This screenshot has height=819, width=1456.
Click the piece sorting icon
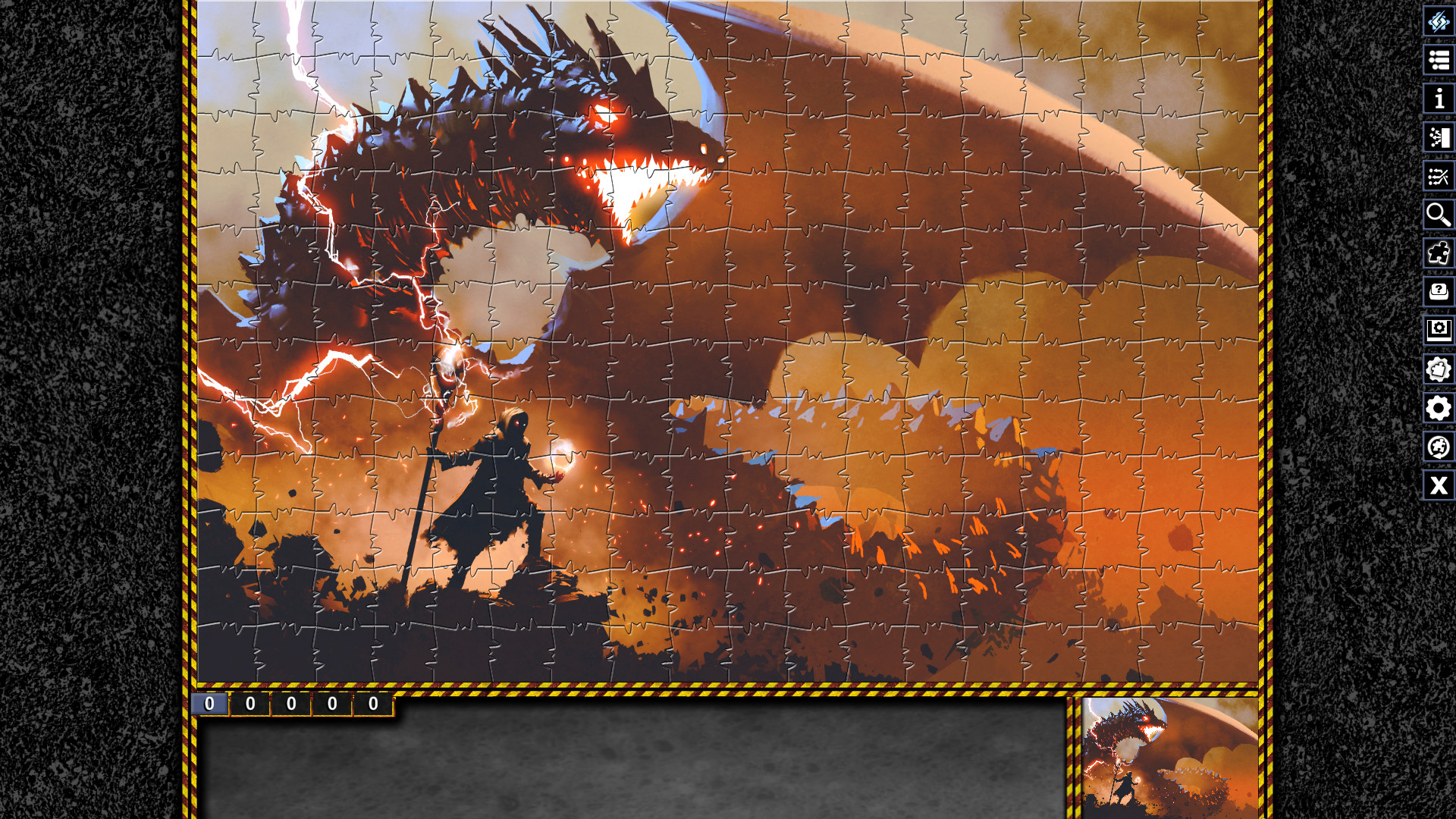coord(1439,137)
